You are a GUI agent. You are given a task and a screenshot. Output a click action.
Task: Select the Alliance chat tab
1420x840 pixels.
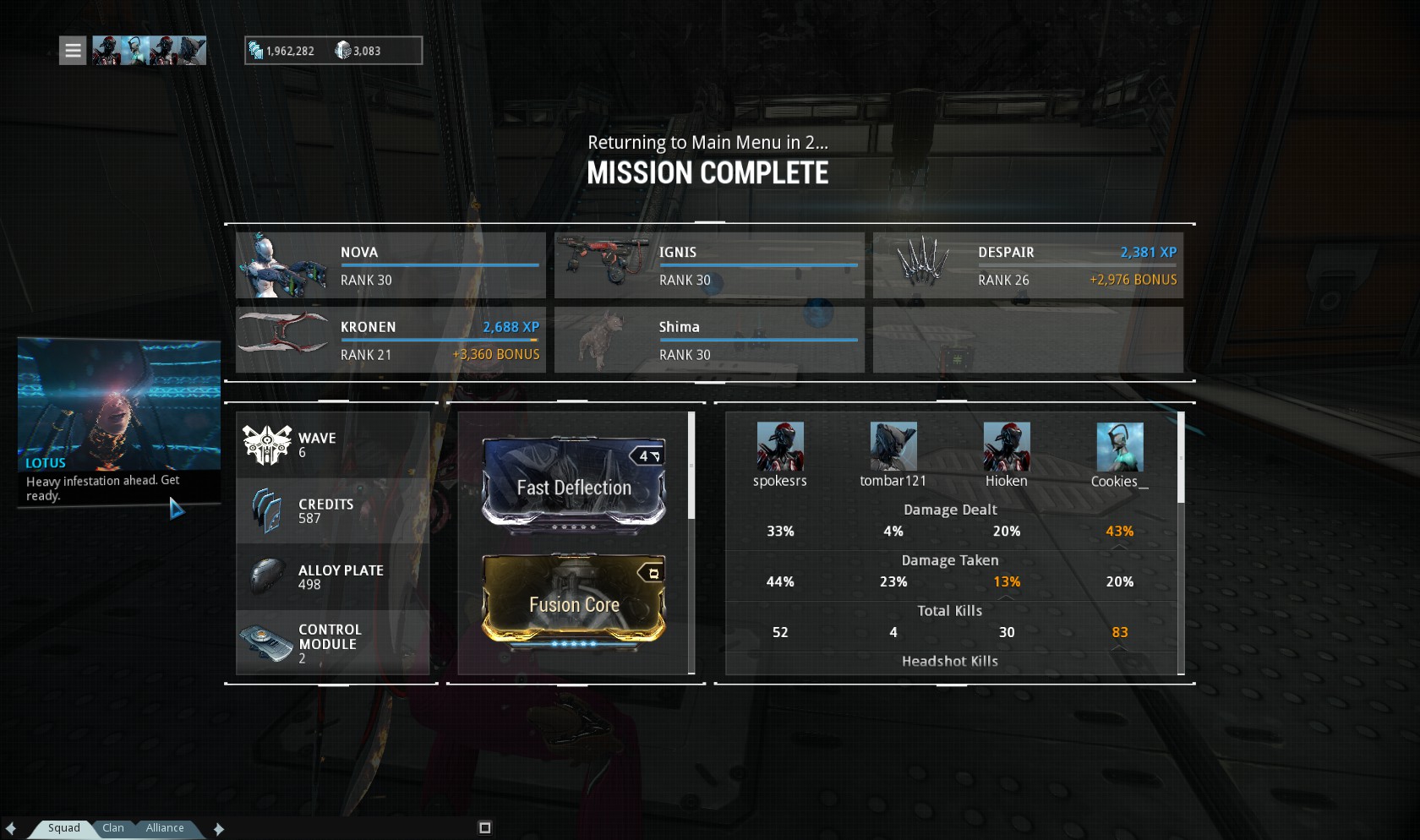coord(165,828)
